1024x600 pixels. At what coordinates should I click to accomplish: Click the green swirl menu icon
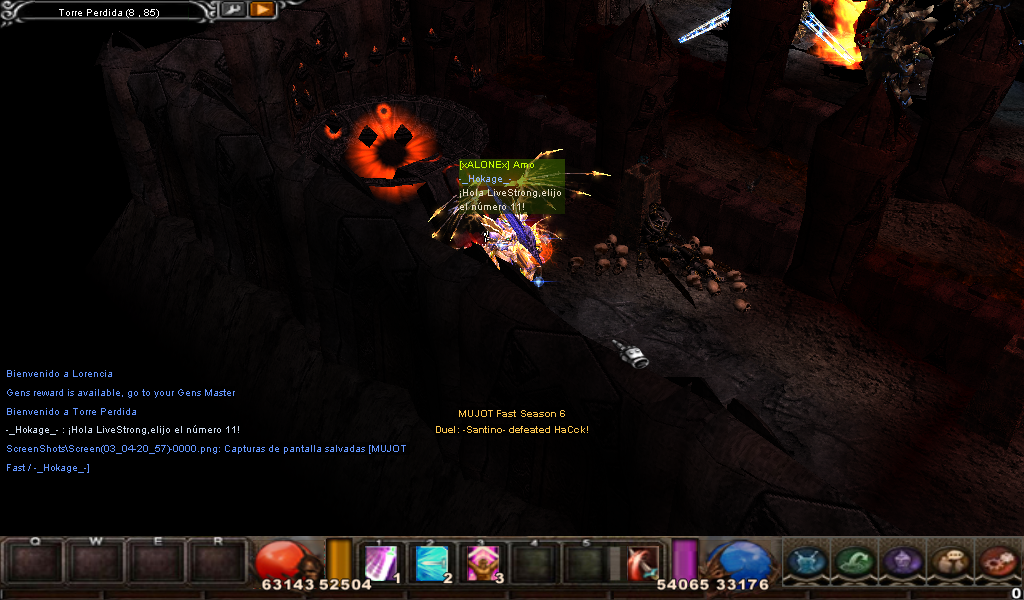[x=852, y=561]
